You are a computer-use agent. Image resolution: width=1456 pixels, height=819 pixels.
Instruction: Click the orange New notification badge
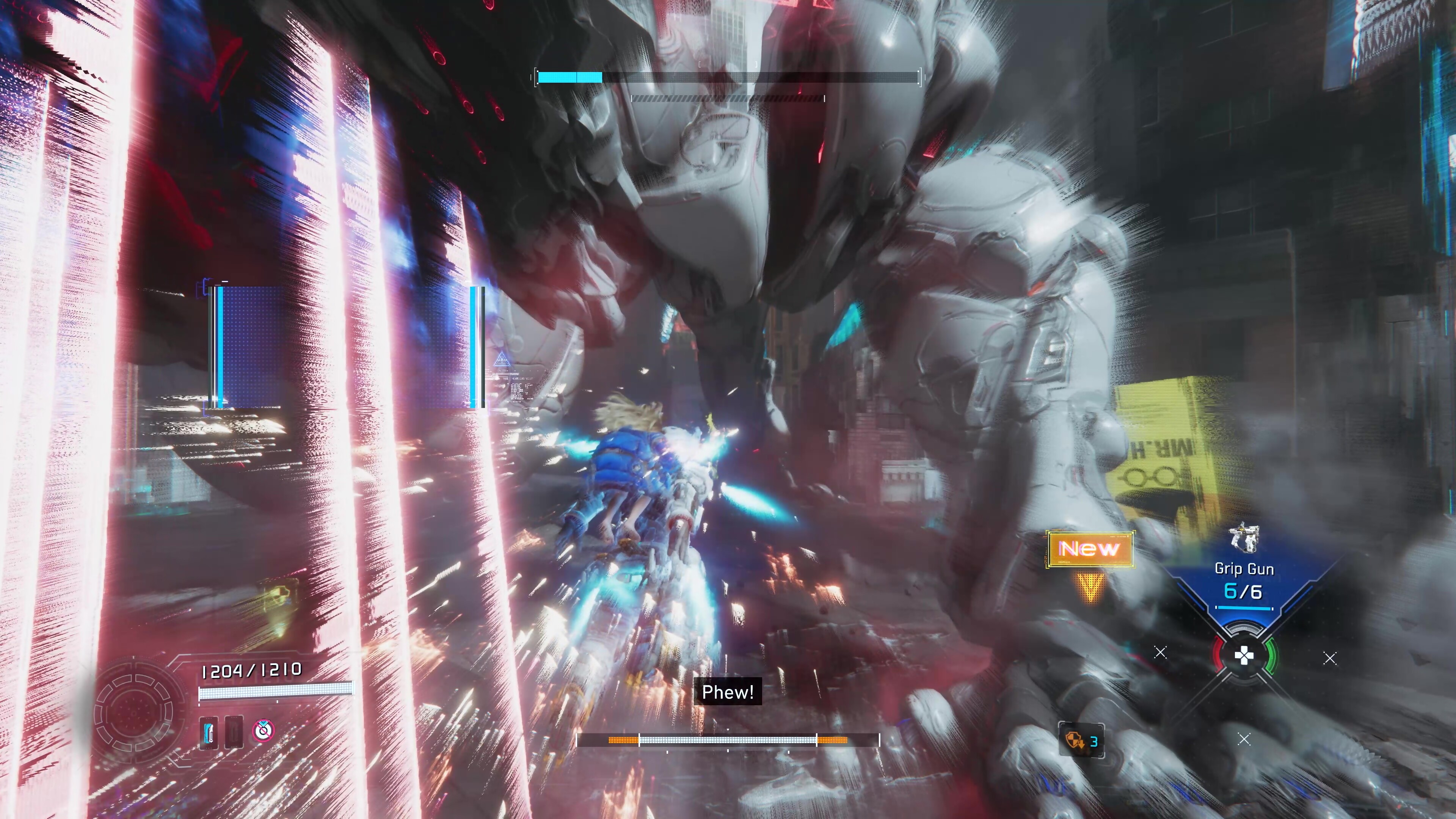pyautogui.click(x=1089, y=549)
